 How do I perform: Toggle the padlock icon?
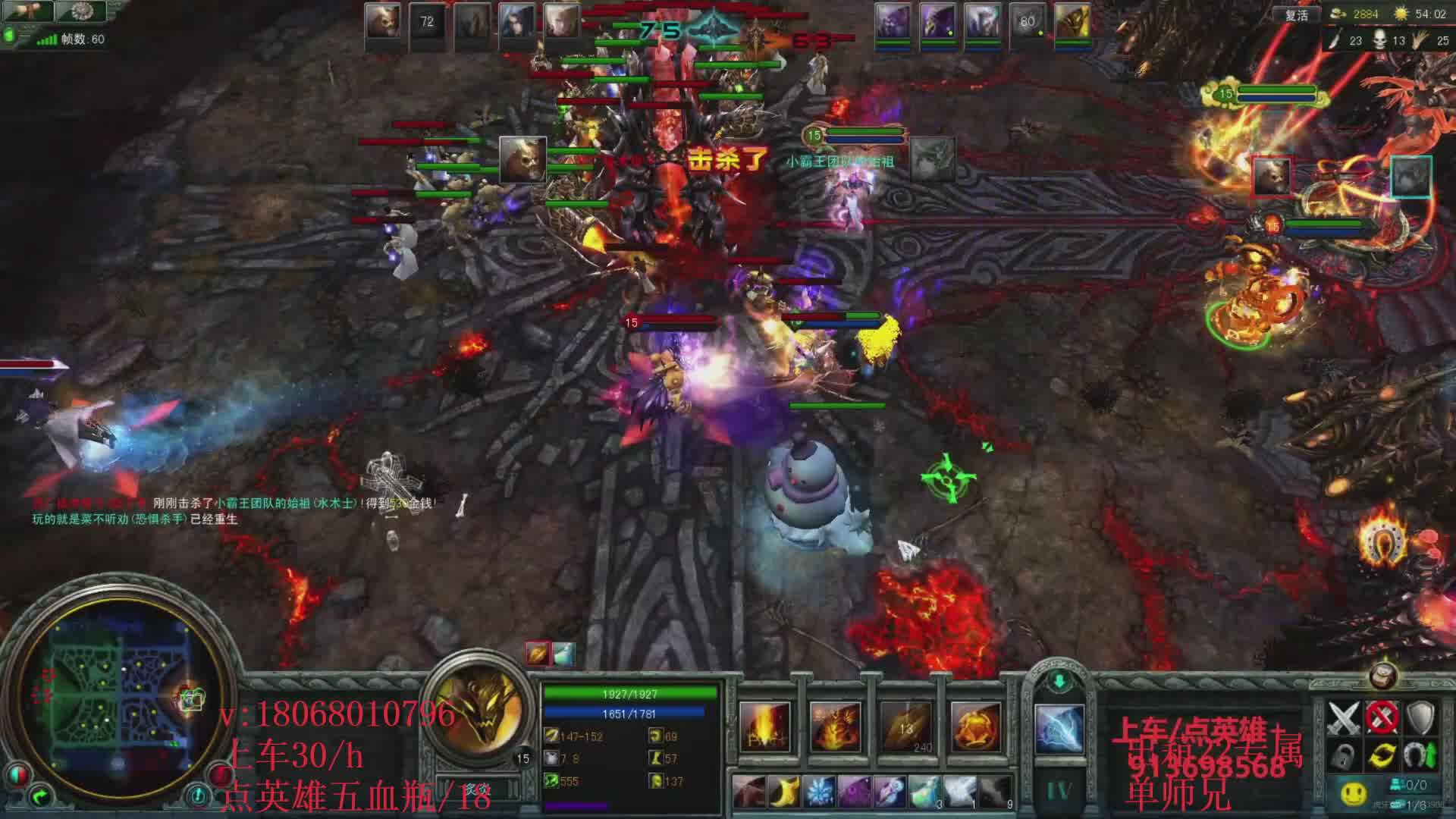(1344, 756)
